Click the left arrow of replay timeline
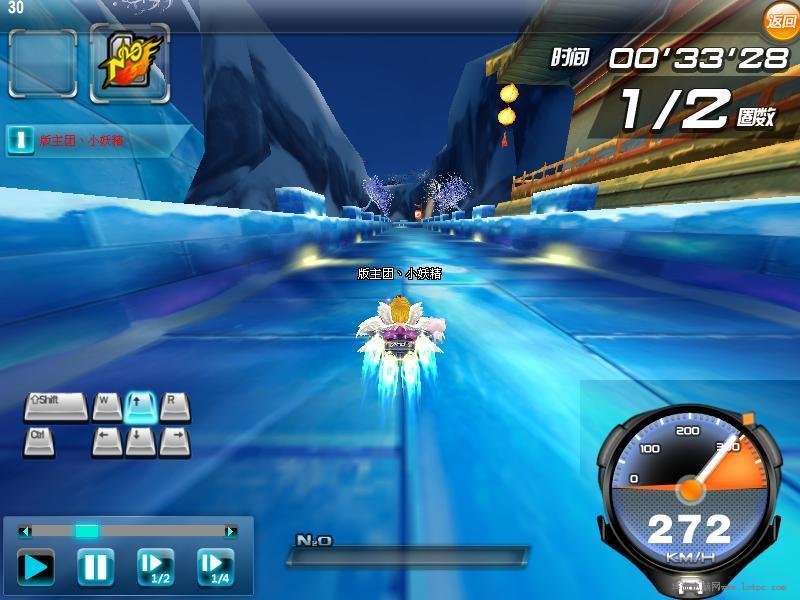Screen dimensions: 800x600 (x=26, y=531)
